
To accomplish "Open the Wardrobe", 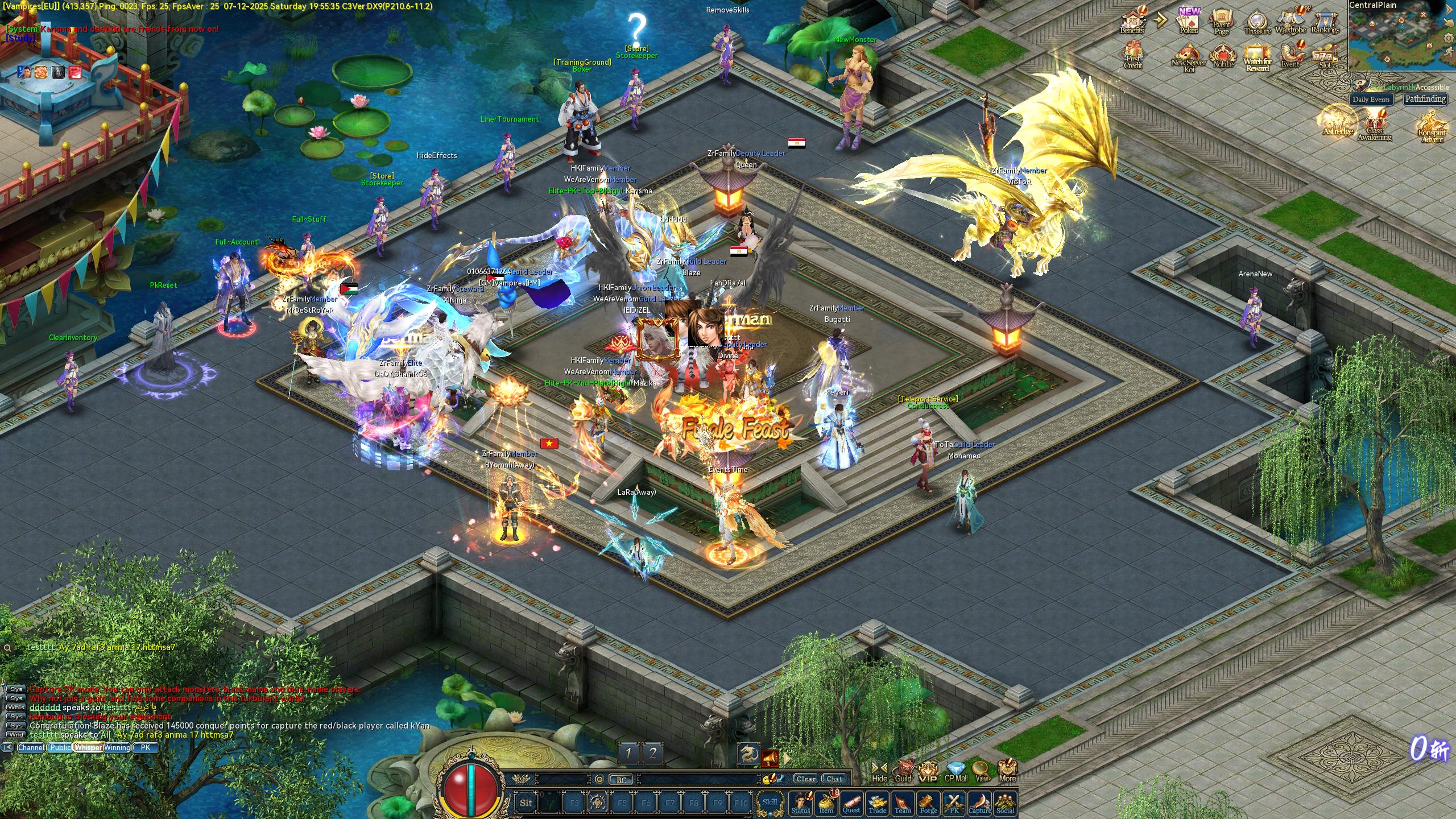I will [1290, 22].
